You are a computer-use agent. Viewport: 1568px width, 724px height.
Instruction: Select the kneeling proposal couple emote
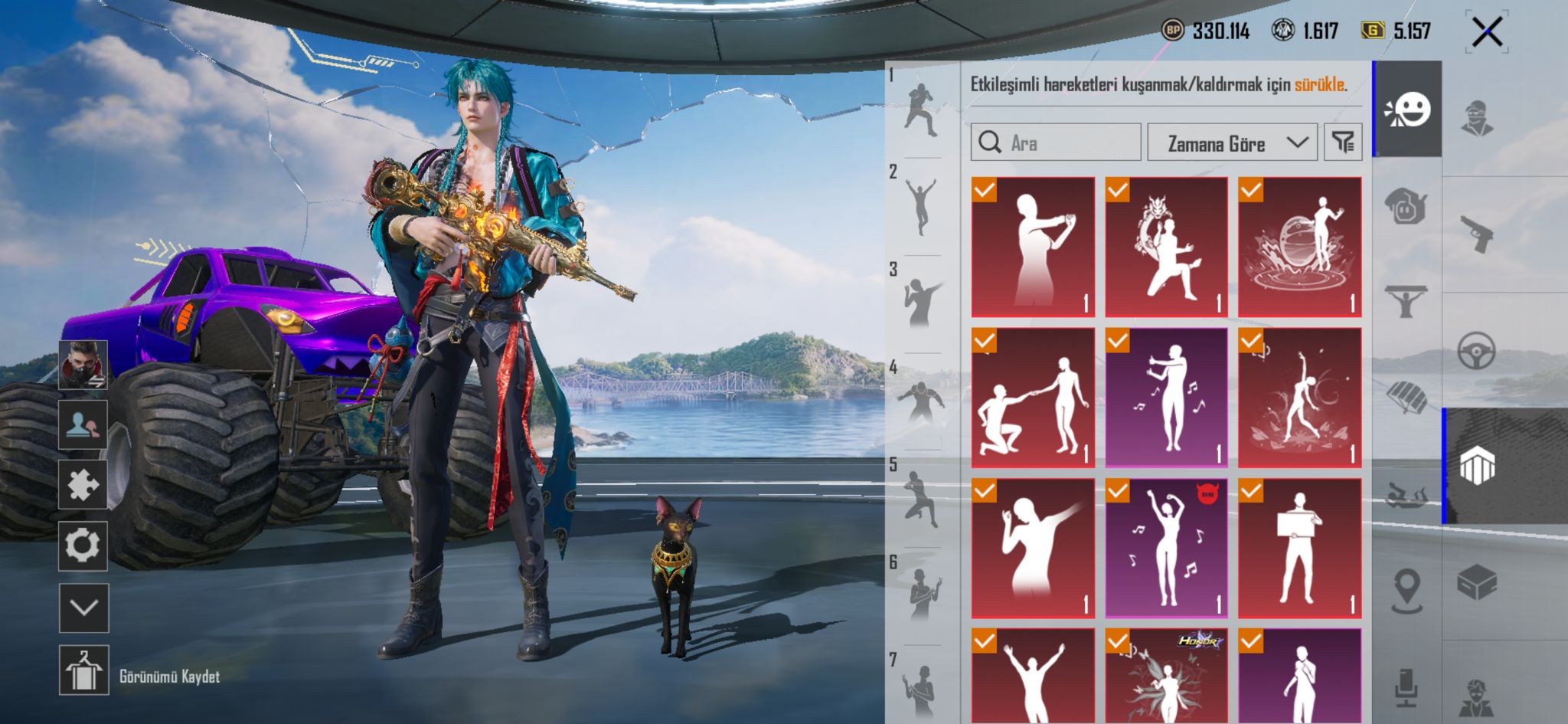(1032, 398)
